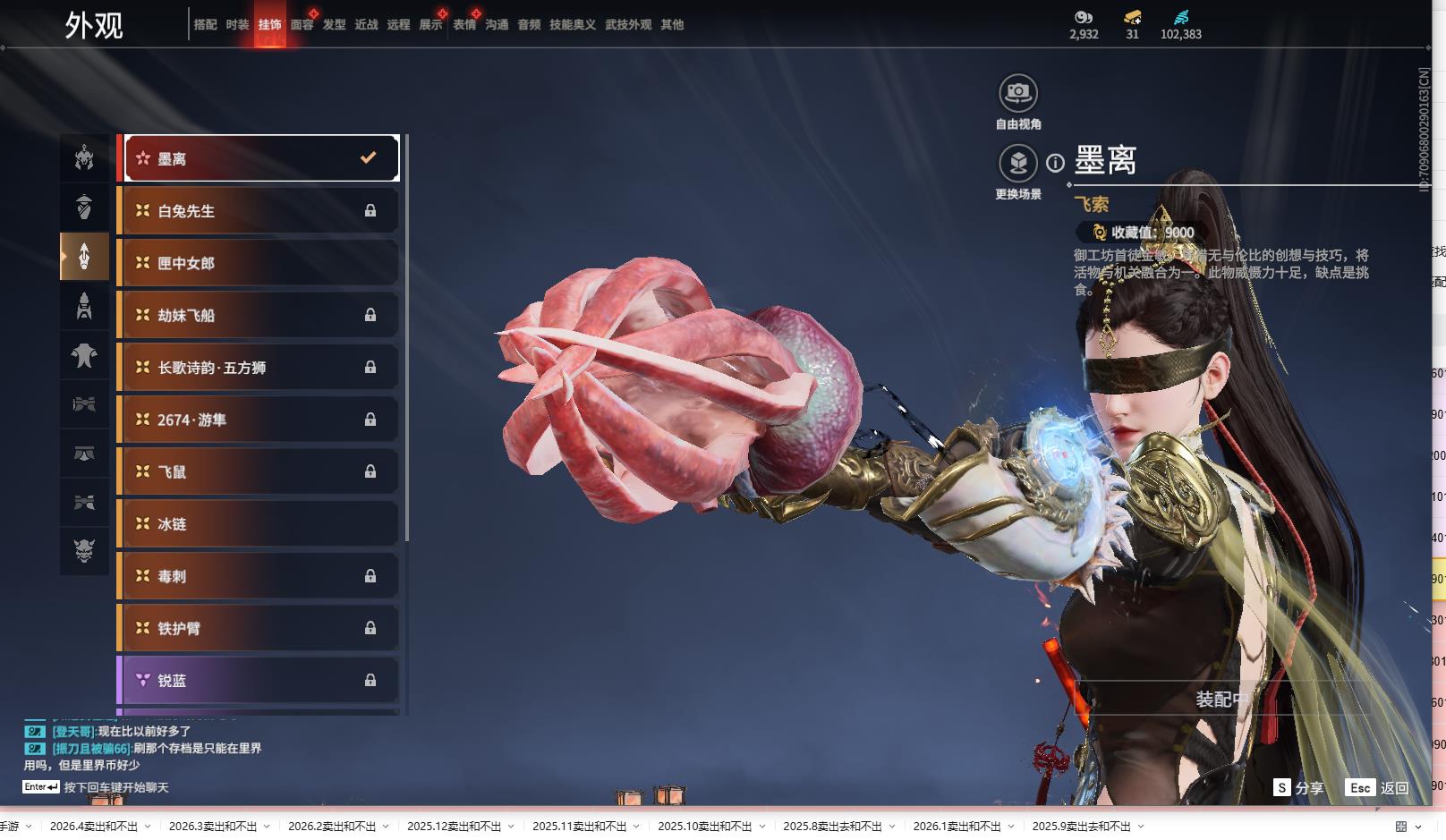Switch to the 时装 tab
1446x840 pixels.
pyautogui.click(x=237, y=25)
